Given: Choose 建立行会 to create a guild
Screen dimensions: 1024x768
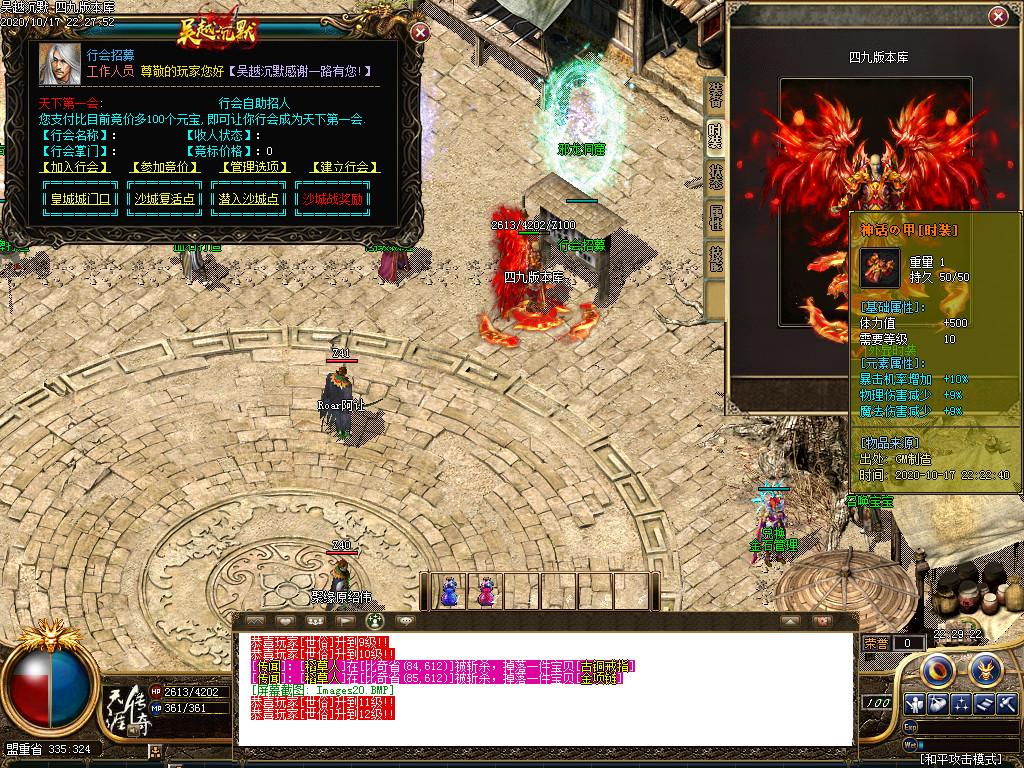Looking at the screenshot, I should click(344, 167).
